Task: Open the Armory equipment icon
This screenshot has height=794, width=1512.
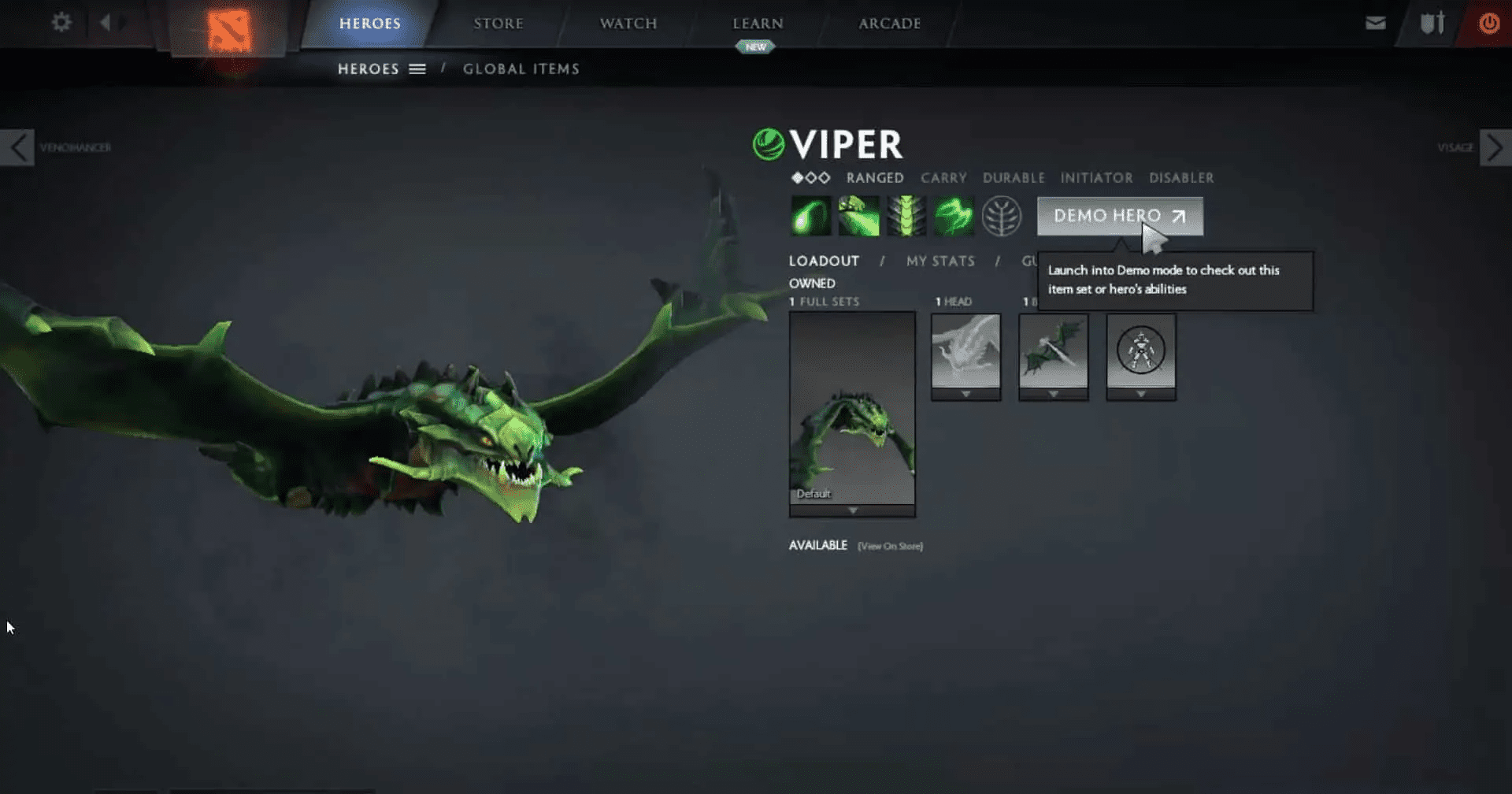Action: pos(1432,23)
